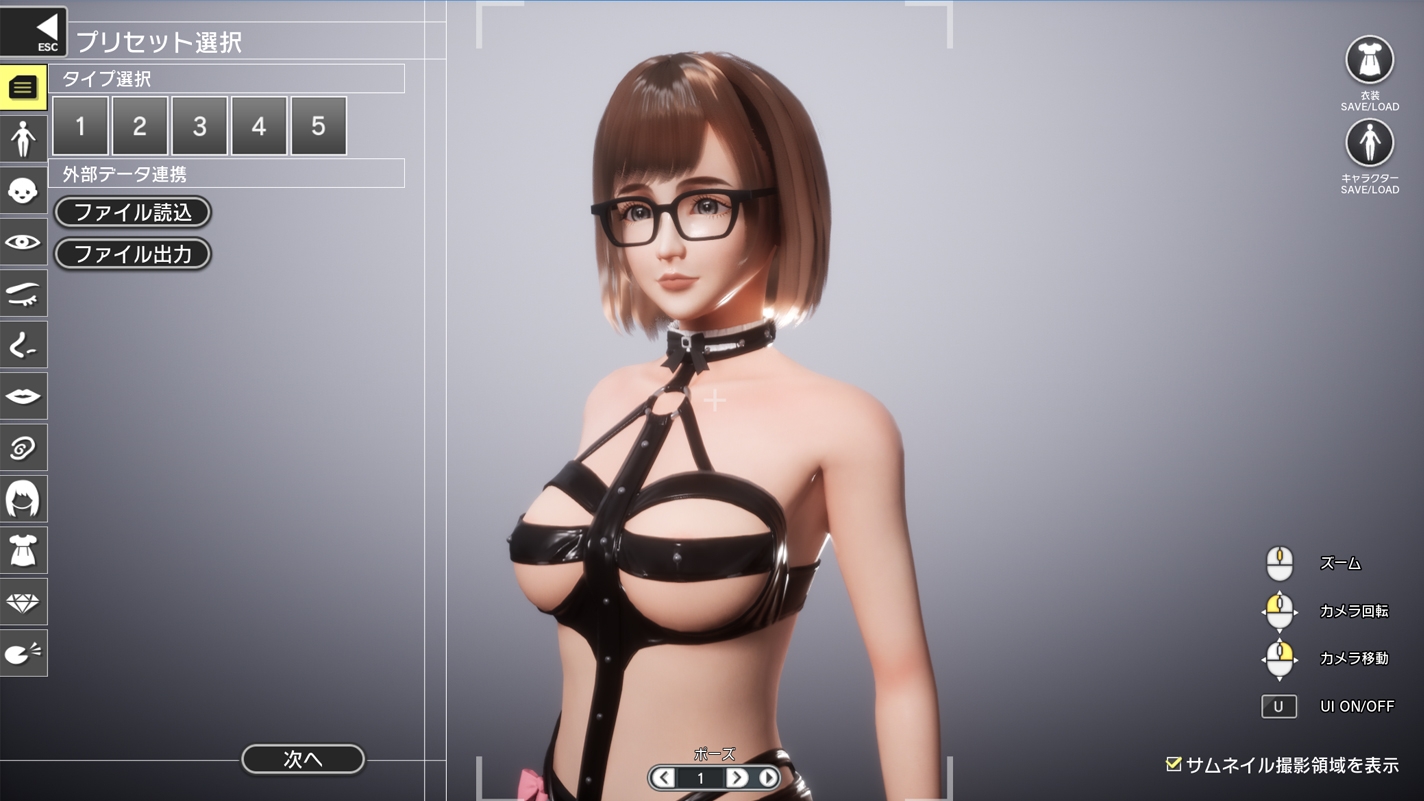Select the lips category tab
This screenshot has height=801, width=1424.
(23, 397)
